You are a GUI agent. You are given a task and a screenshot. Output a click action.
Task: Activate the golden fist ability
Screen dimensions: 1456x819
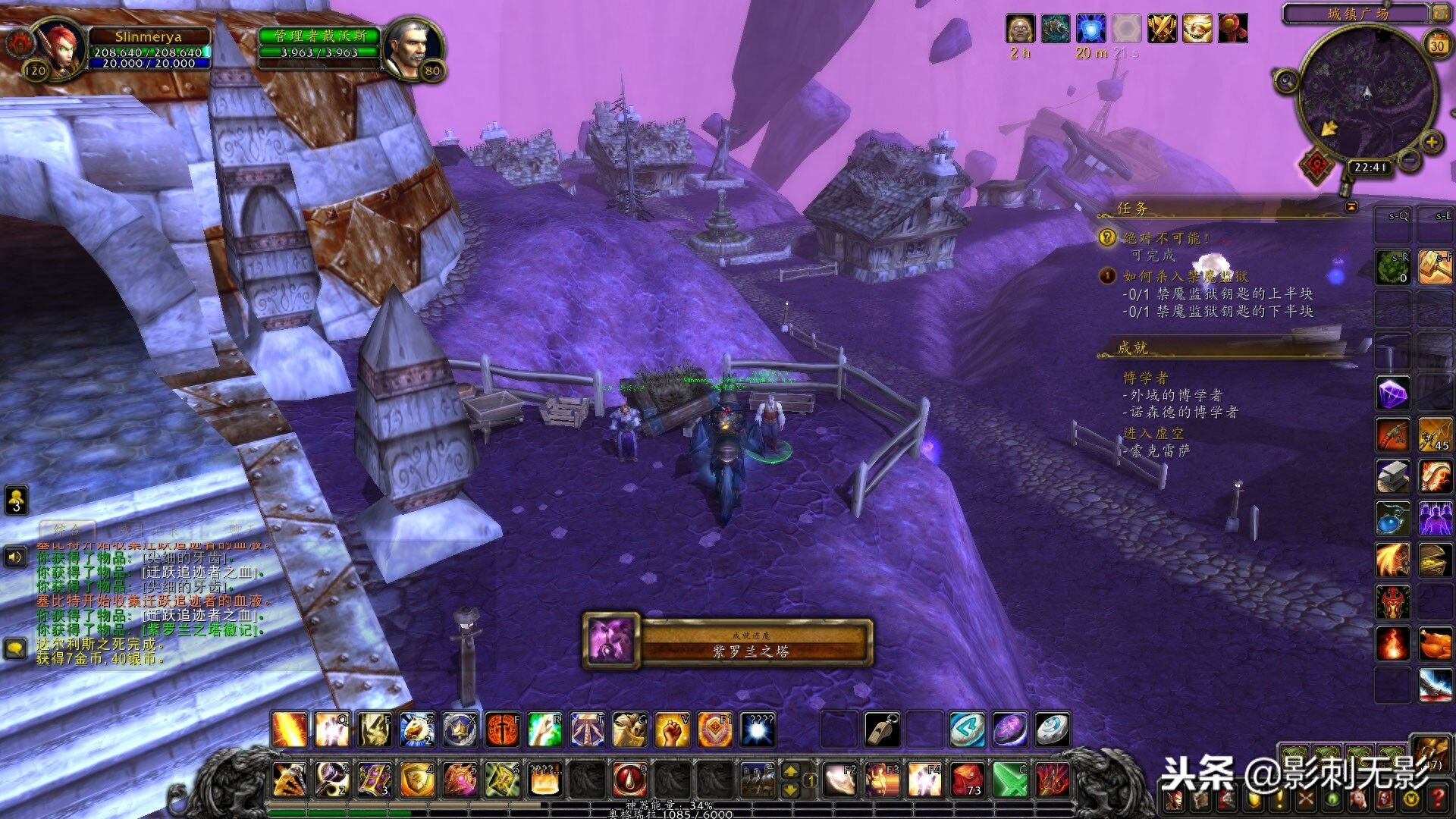(672, 730)
